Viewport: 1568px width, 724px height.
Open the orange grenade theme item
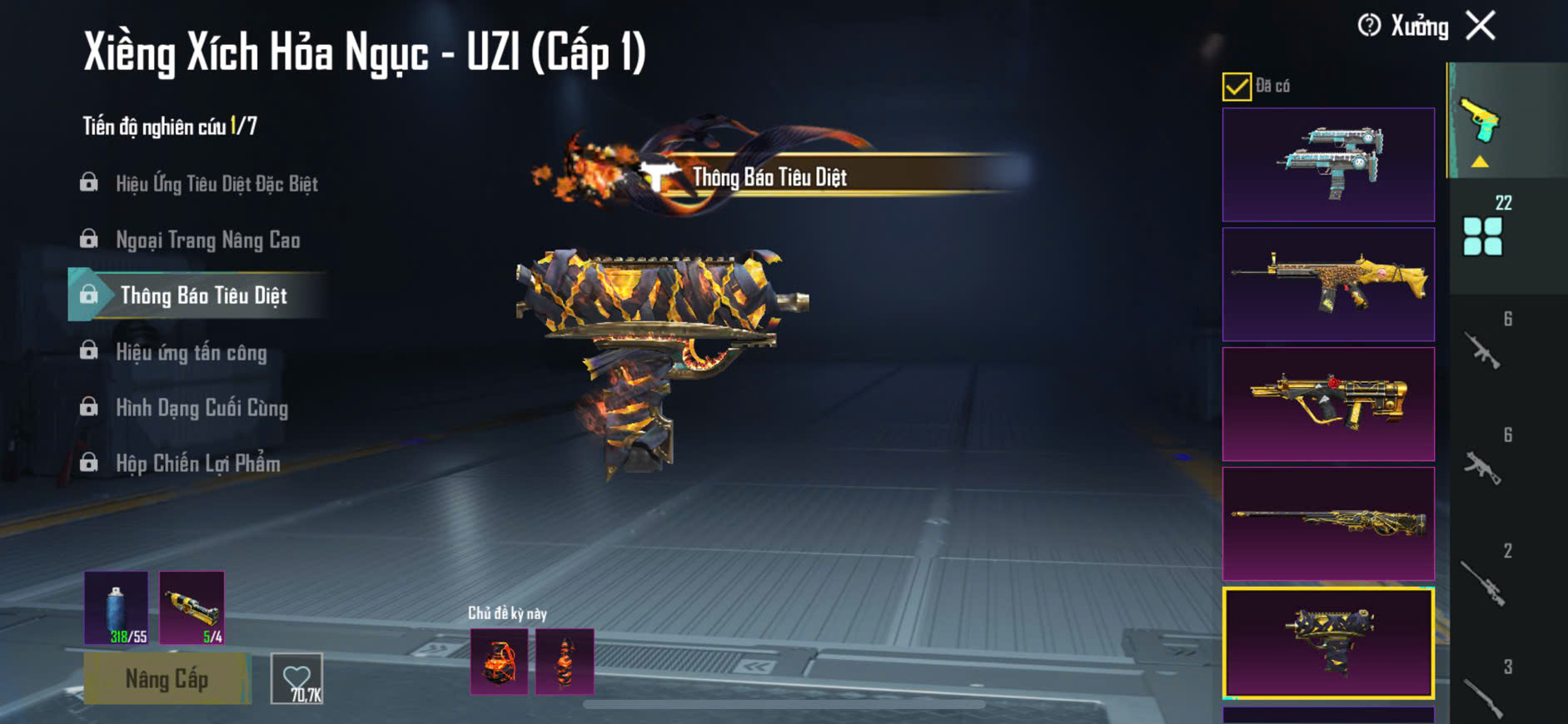click(x=499, y=662)
